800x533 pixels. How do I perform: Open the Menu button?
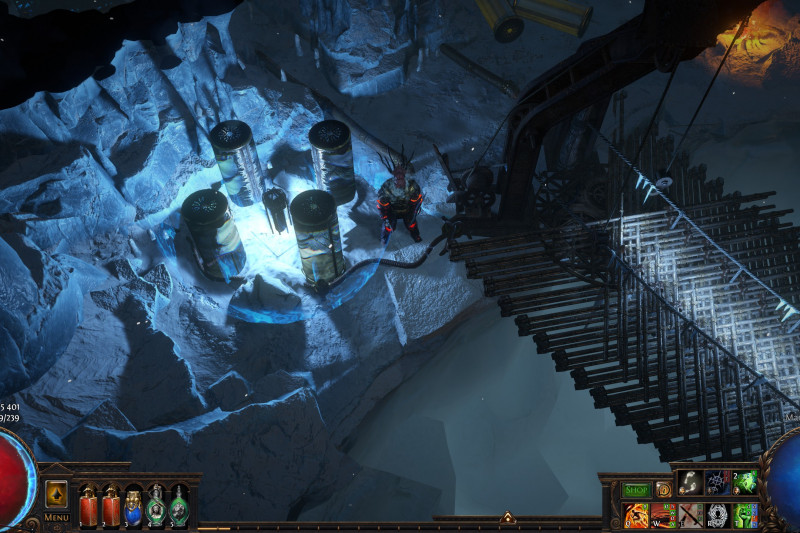[x=57, y=517]
